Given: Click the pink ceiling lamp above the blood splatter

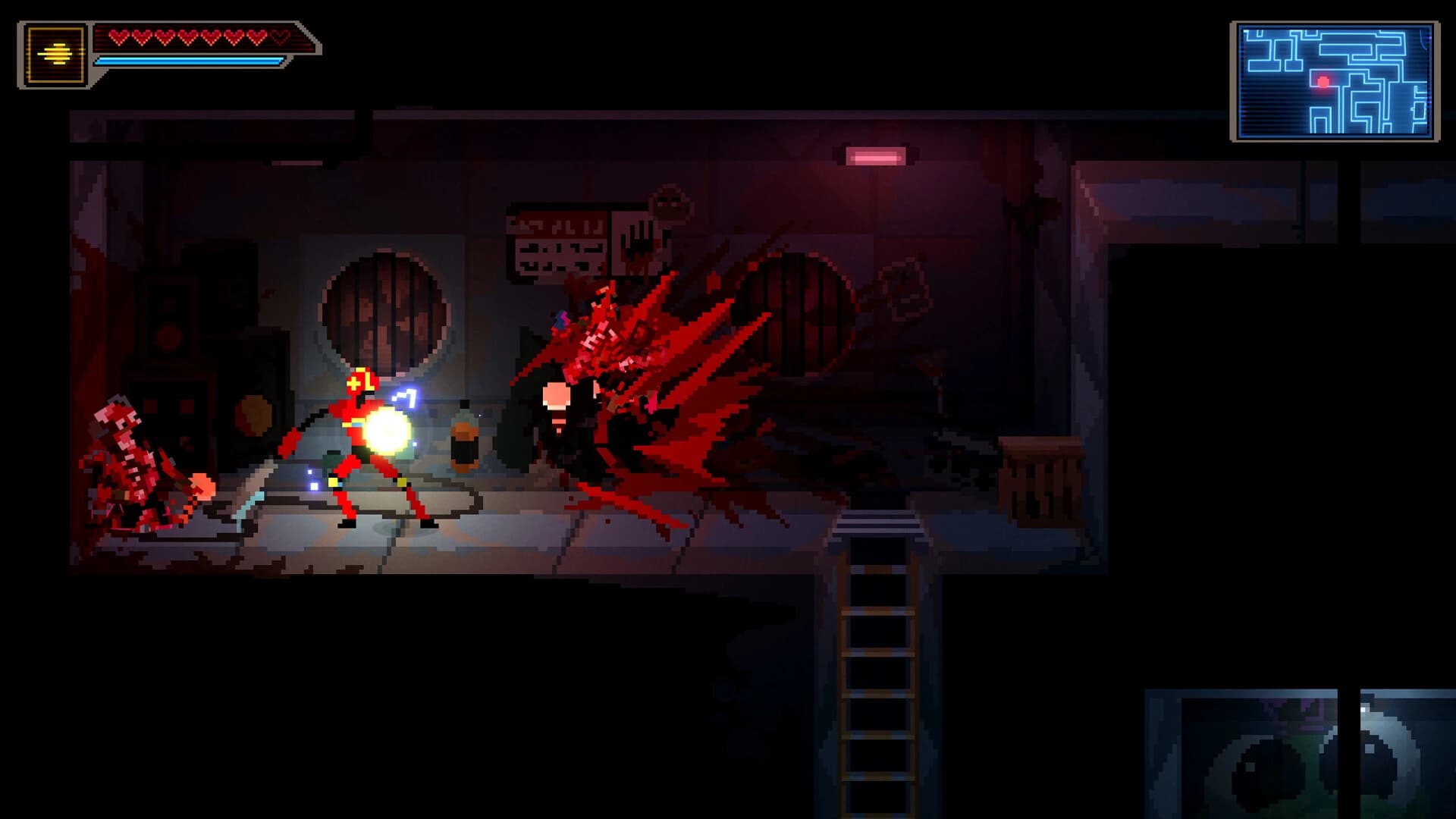Looking at the screenshot, I should tap(876, 155).
